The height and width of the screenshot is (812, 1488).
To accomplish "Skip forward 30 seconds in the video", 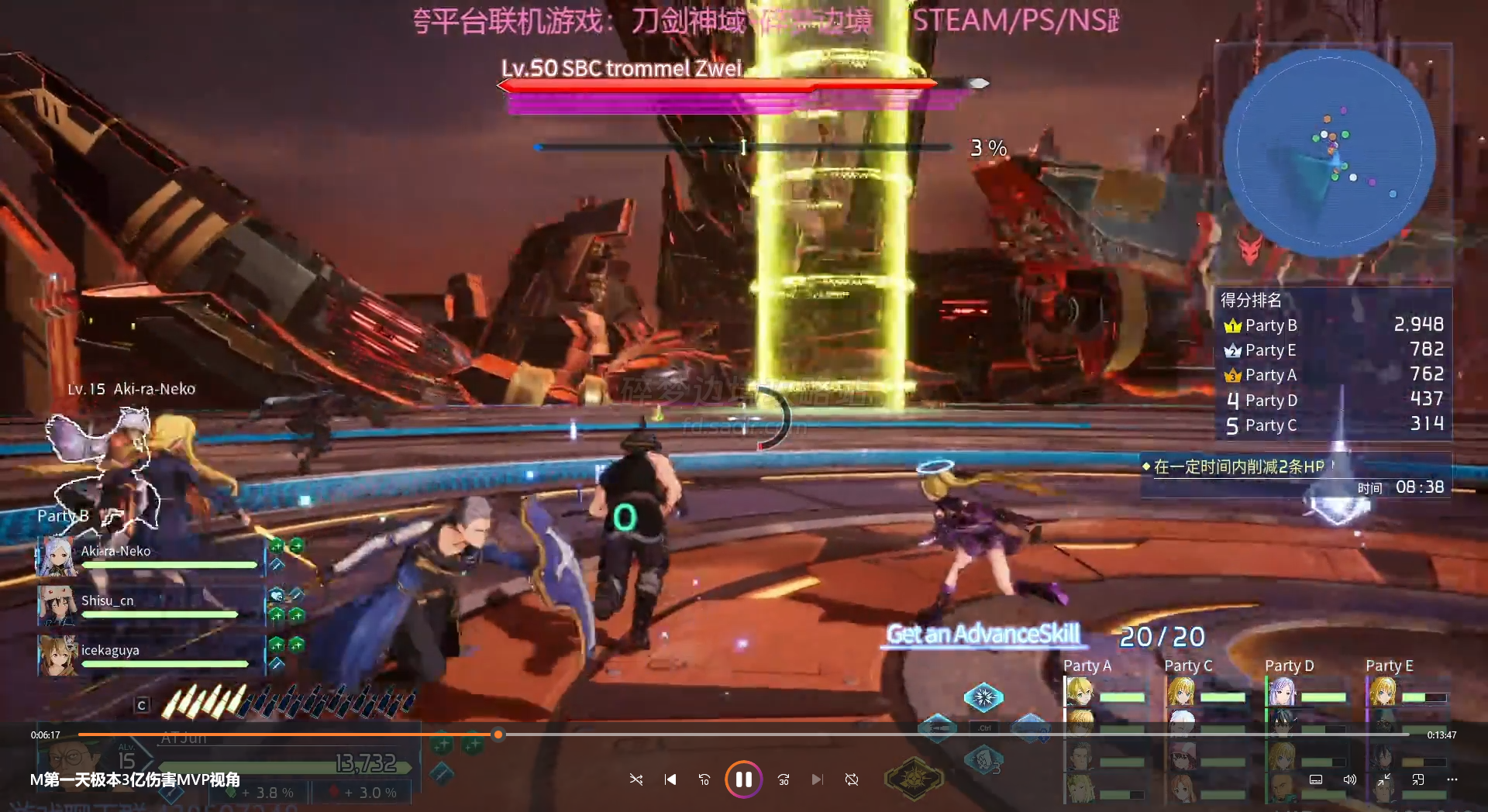I will pyautogui.click(x=784, y=779).
